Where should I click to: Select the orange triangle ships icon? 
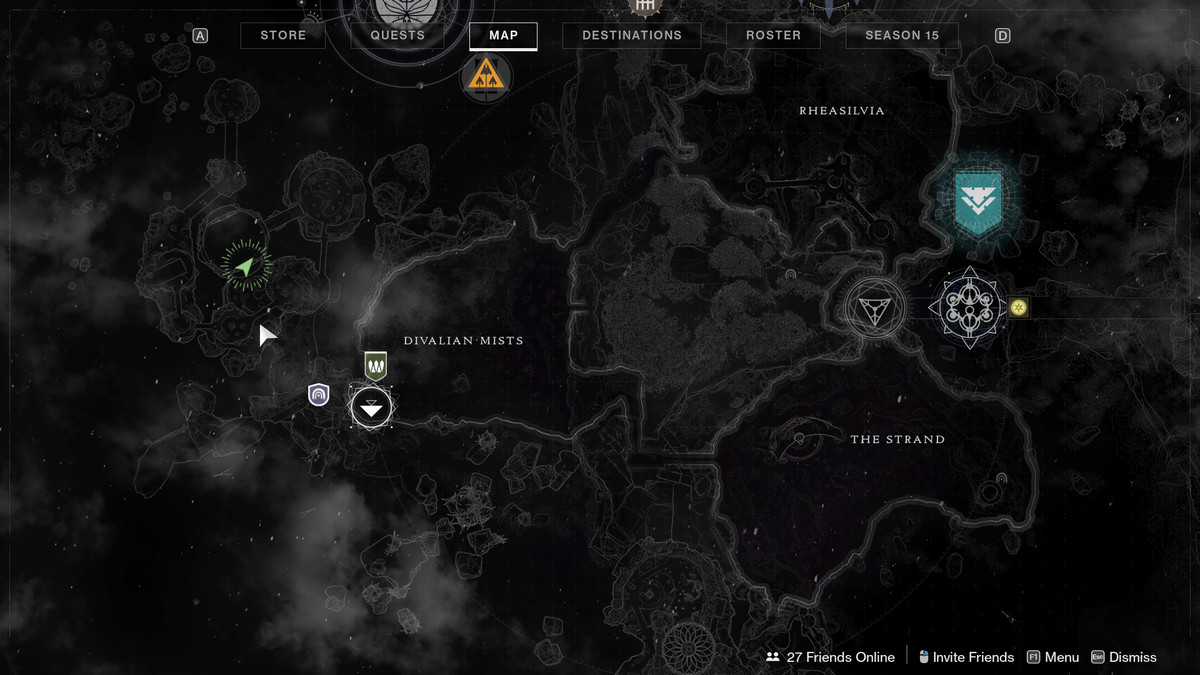point(486,76)
